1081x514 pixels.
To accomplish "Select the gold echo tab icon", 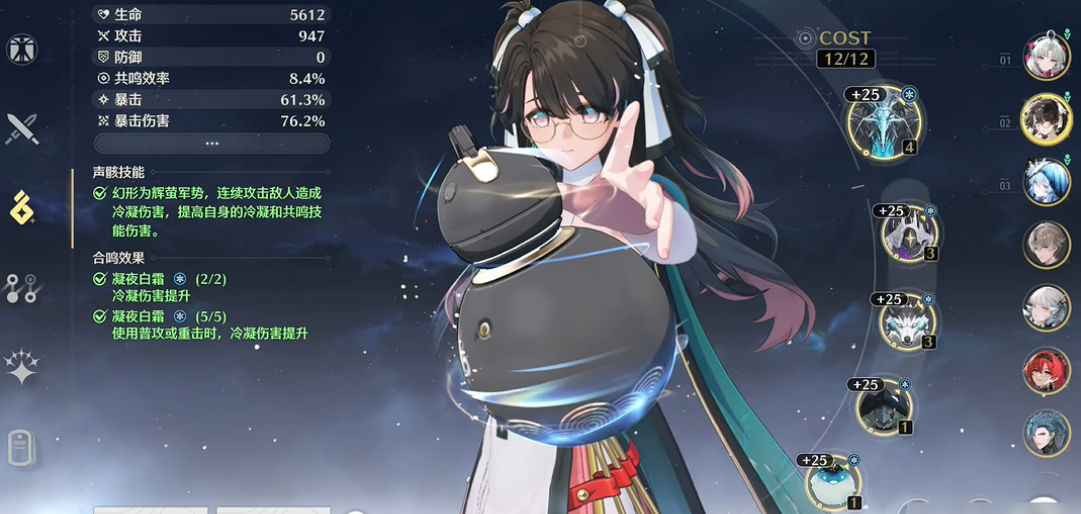I will click(22, 207).
